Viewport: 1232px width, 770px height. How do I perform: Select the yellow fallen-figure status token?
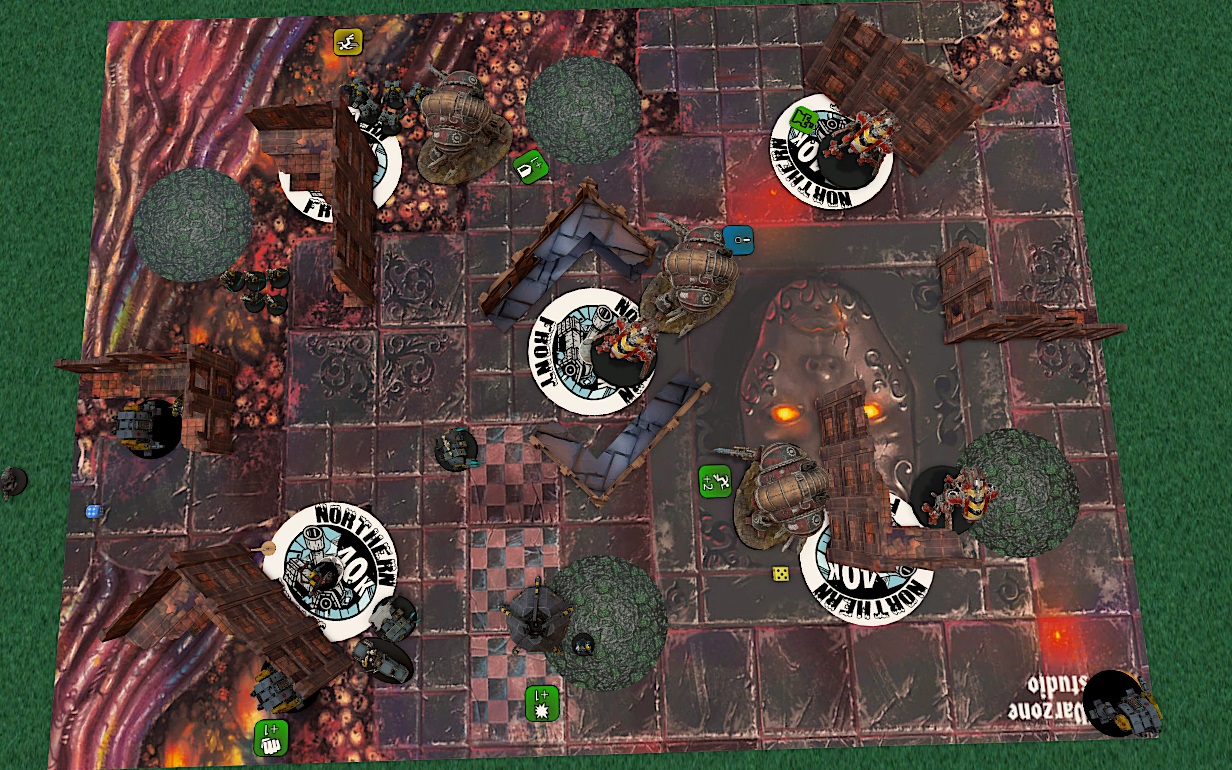point(348,42)
